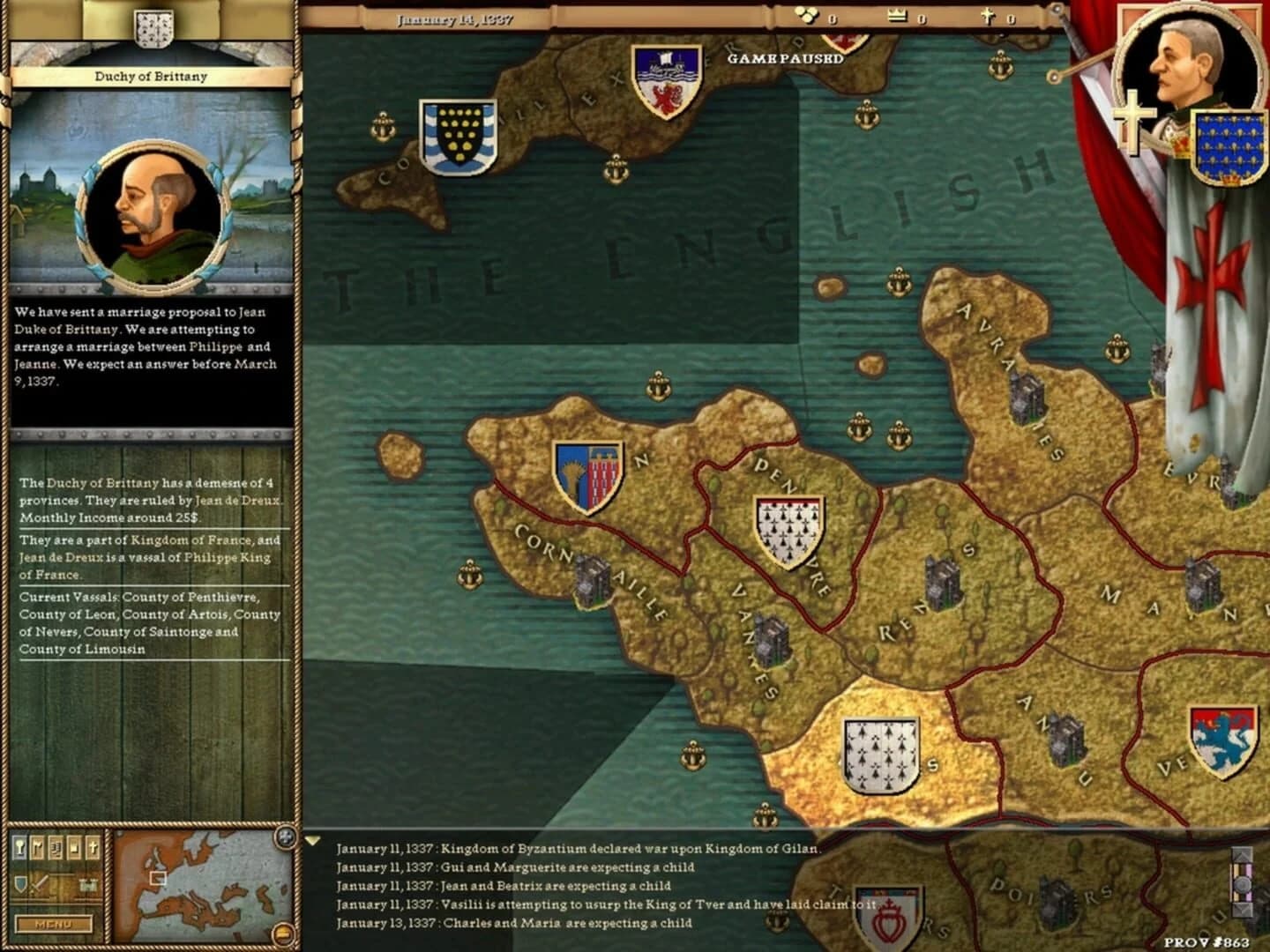Image resolution: width=1270 pixels, height=952 pixels.
Task: Open the diplomatic map mode icon
Action: tap(37, 849)
